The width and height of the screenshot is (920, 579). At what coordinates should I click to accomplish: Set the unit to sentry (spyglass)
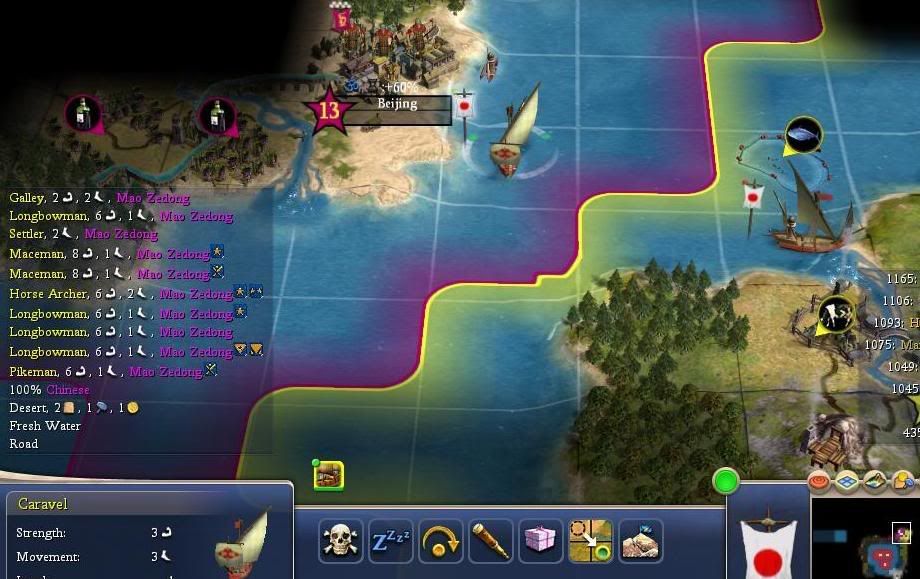pyautogui.click(x=491, y=541)
